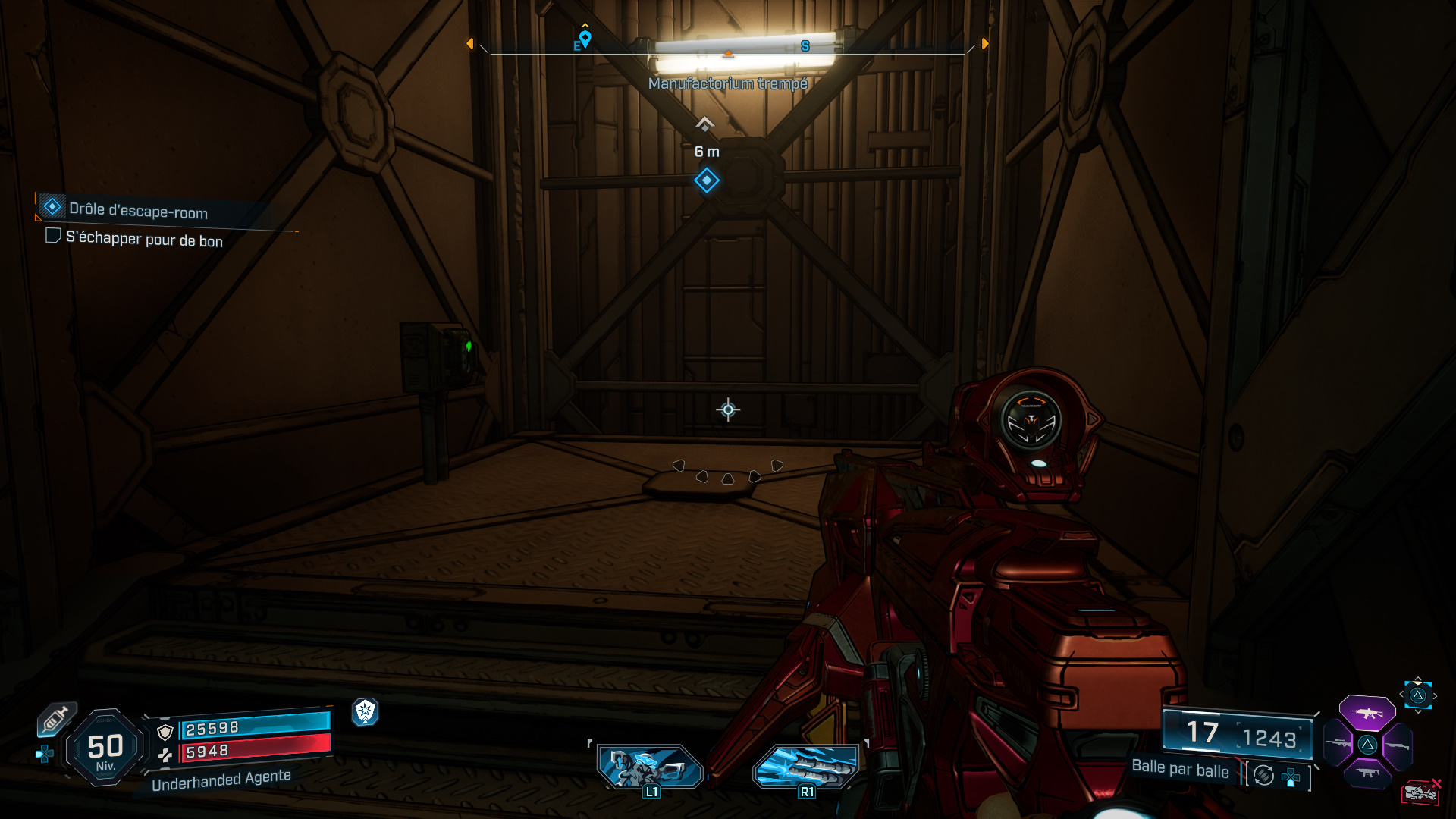Screen dimensions: 1456x819
Task: Click the chevron below the triangle swap button
Action: [1417, 712]
